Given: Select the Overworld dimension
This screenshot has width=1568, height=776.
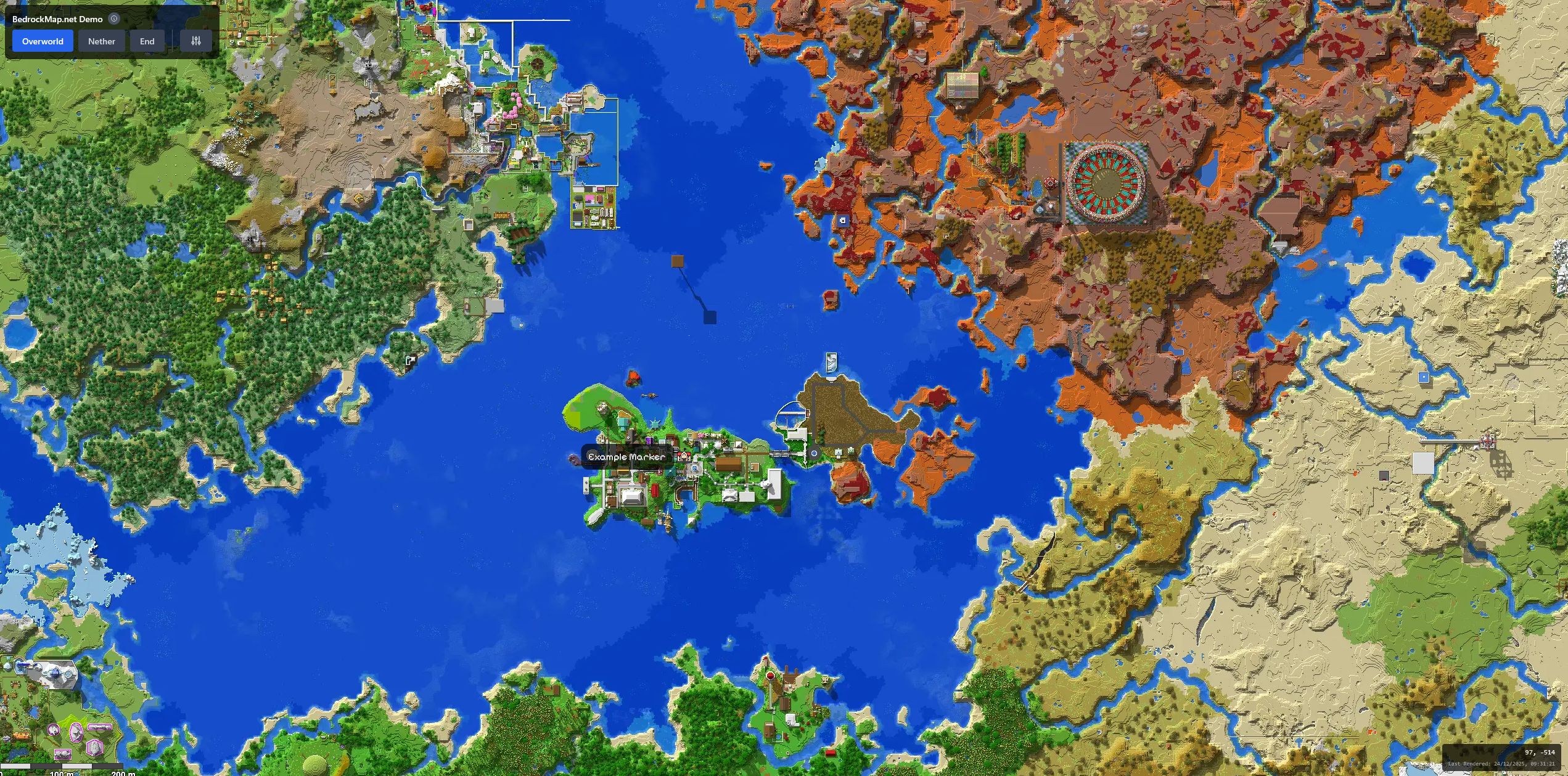Looking at the screenshot, I should pyautogui.click(x=41, y=41).
